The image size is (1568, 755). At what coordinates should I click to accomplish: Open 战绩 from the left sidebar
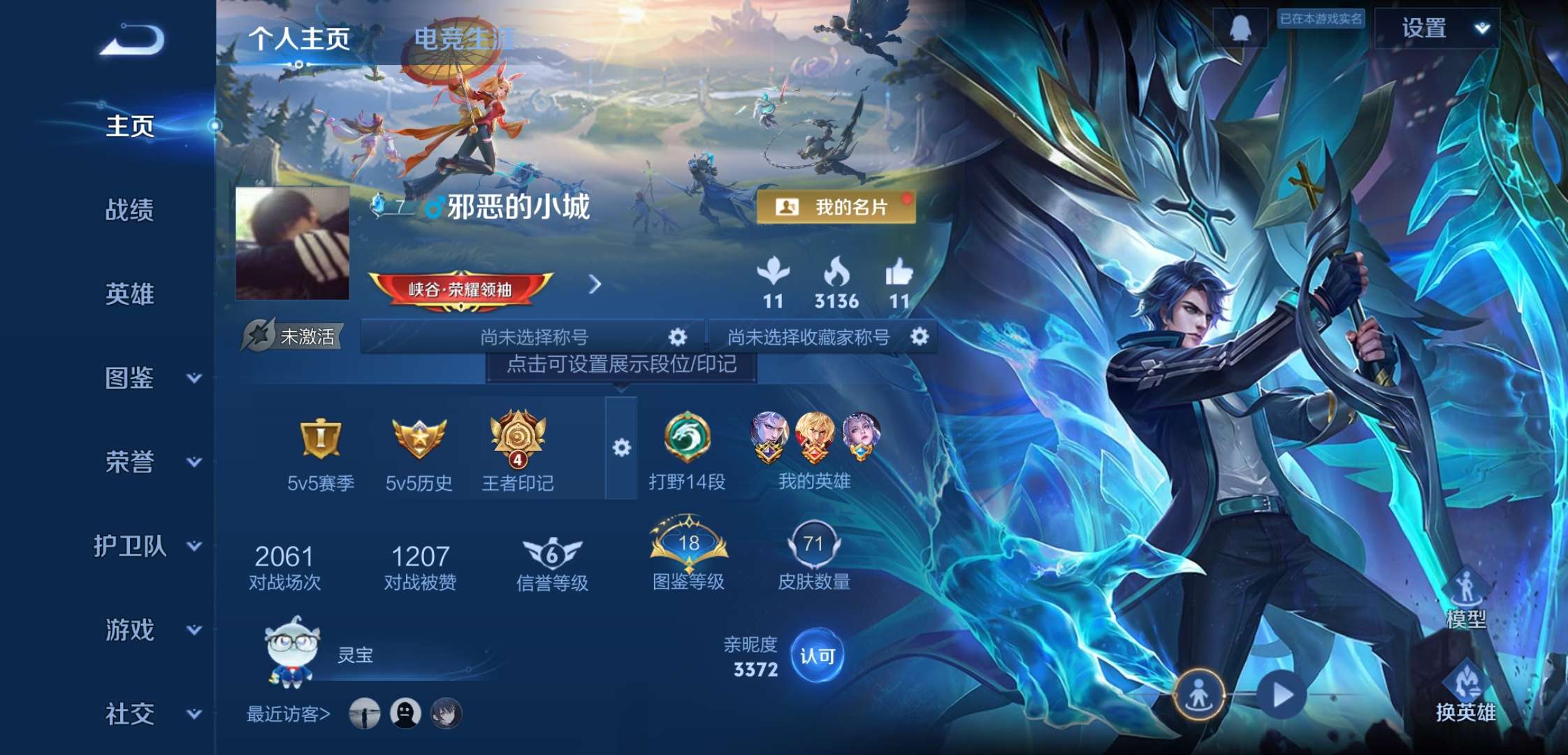(x=130, y=211)
